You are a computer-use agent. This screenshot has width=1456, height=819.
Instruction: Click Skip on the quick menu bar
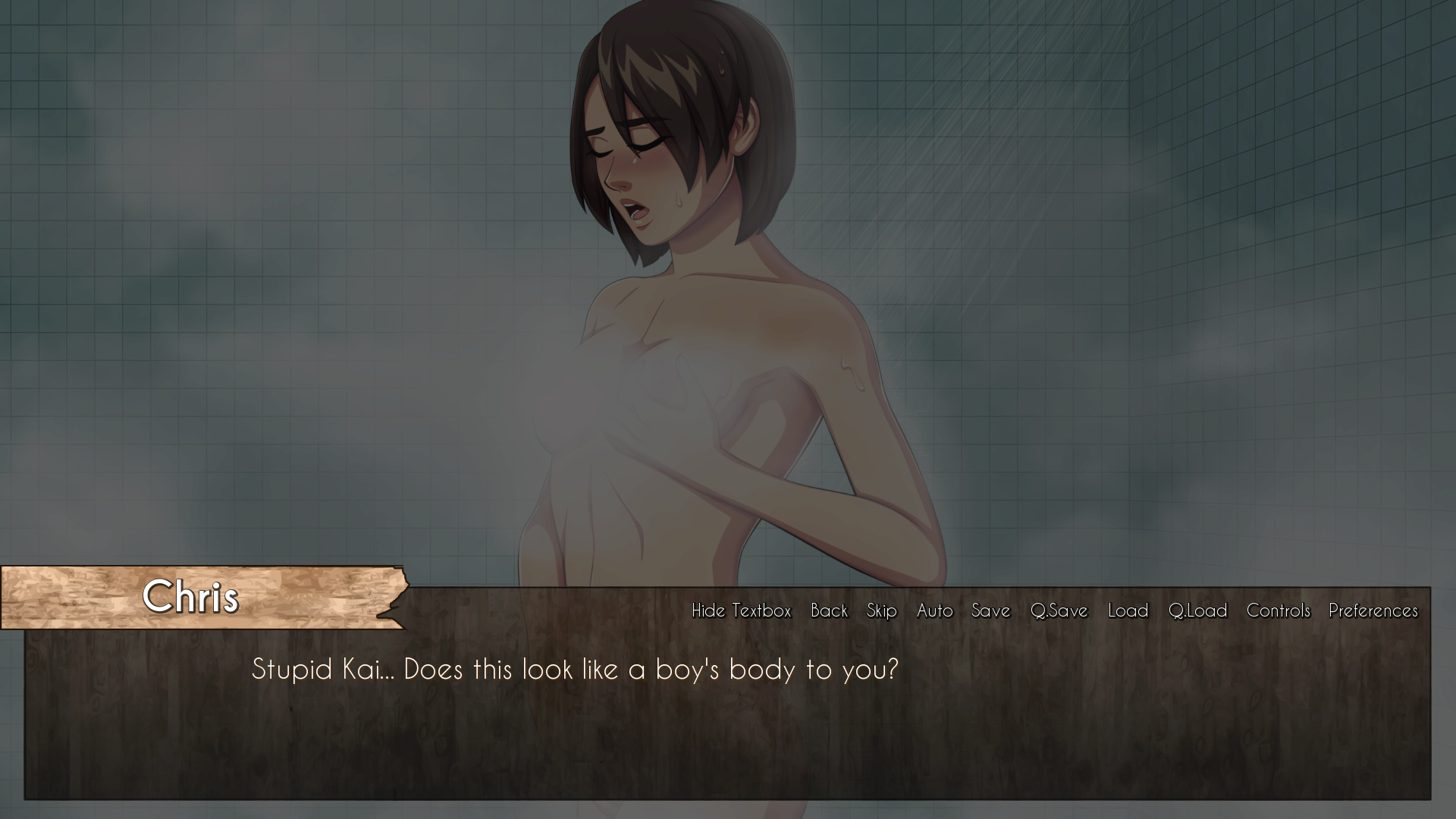880,610
